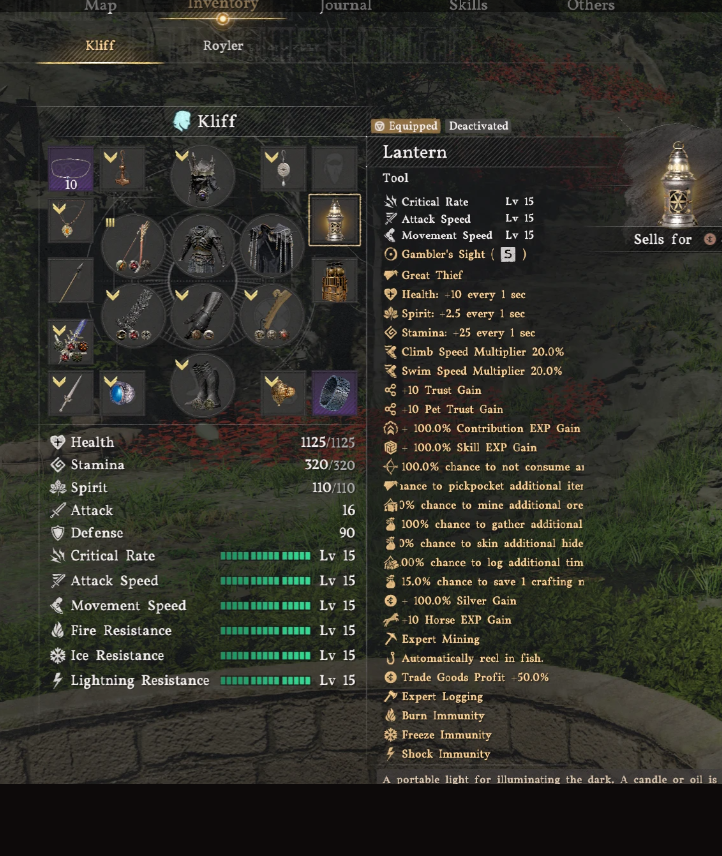The image size is (722, 856).
Task: Choose the black chest armor slot
Action: pyautogui.click(x=202, y=246)
